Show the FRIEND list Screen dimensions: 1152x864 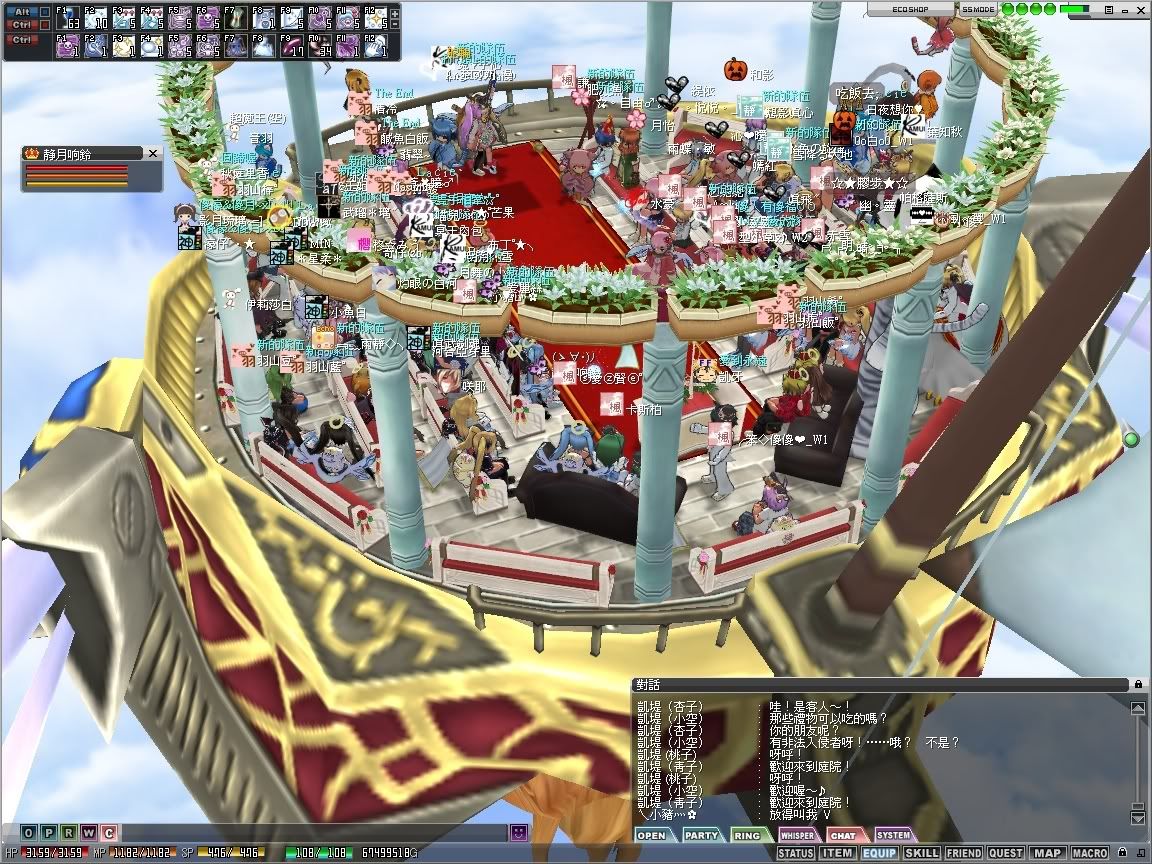point(964,853)
